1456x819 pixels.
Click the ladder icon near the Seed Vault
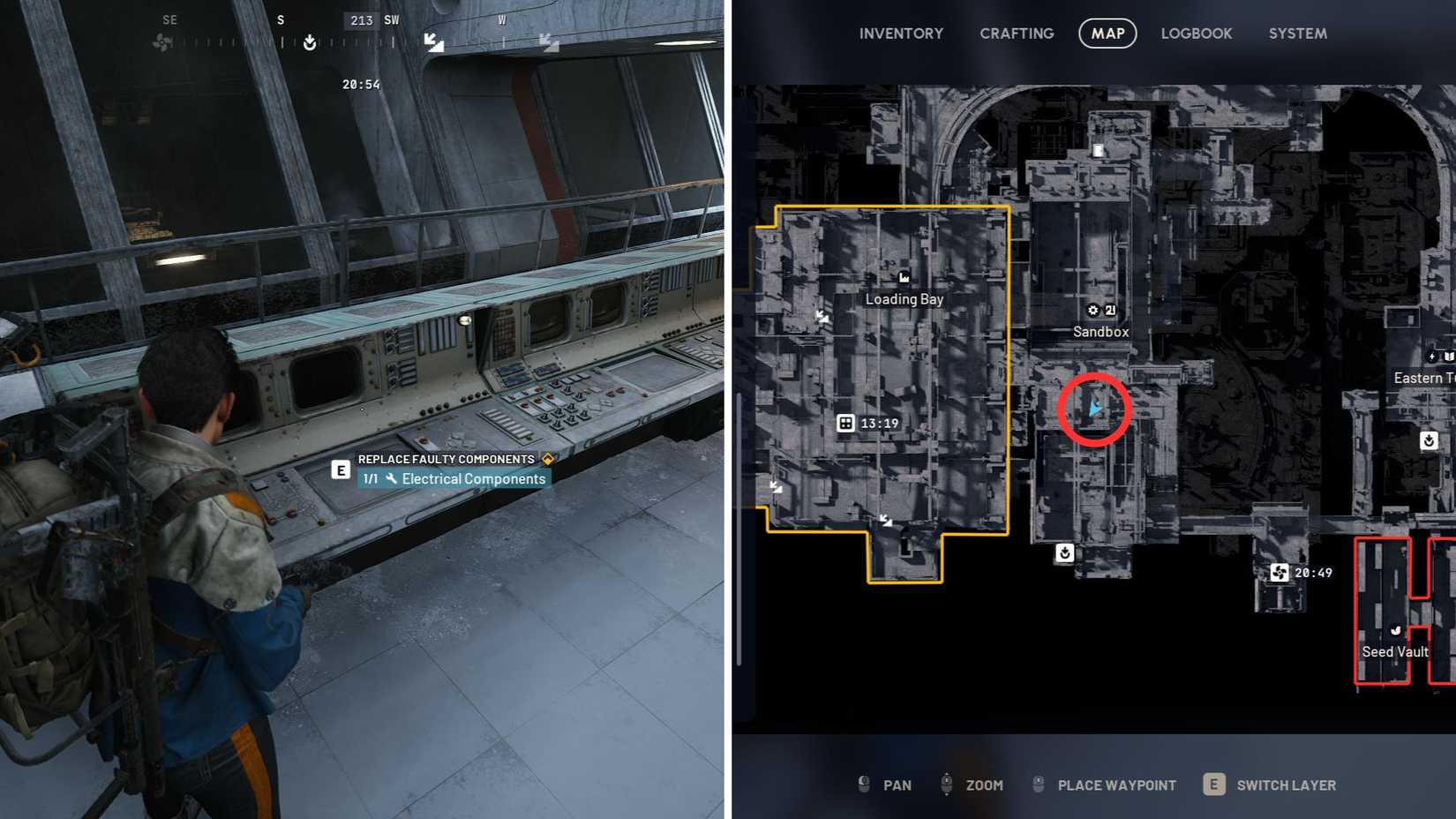pos(1395,632)
